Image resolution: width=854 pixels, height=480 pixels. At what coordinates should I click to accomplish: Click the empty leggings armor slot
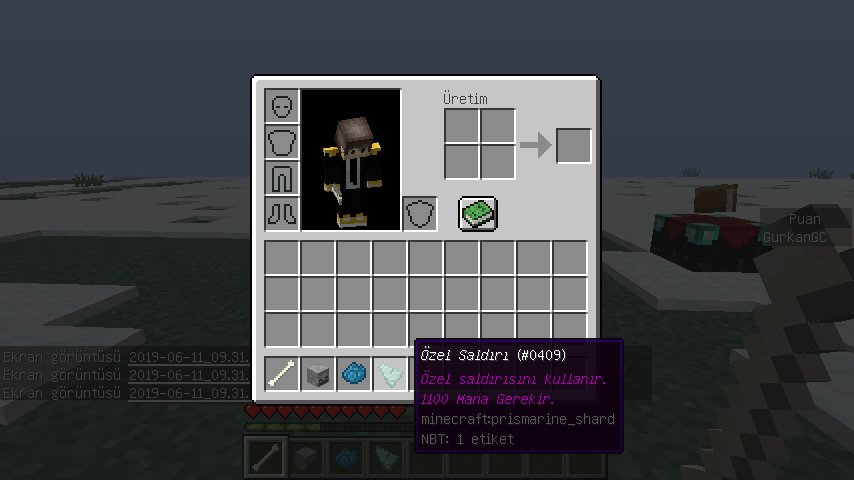pyautogui.click(x=282, y=178)
